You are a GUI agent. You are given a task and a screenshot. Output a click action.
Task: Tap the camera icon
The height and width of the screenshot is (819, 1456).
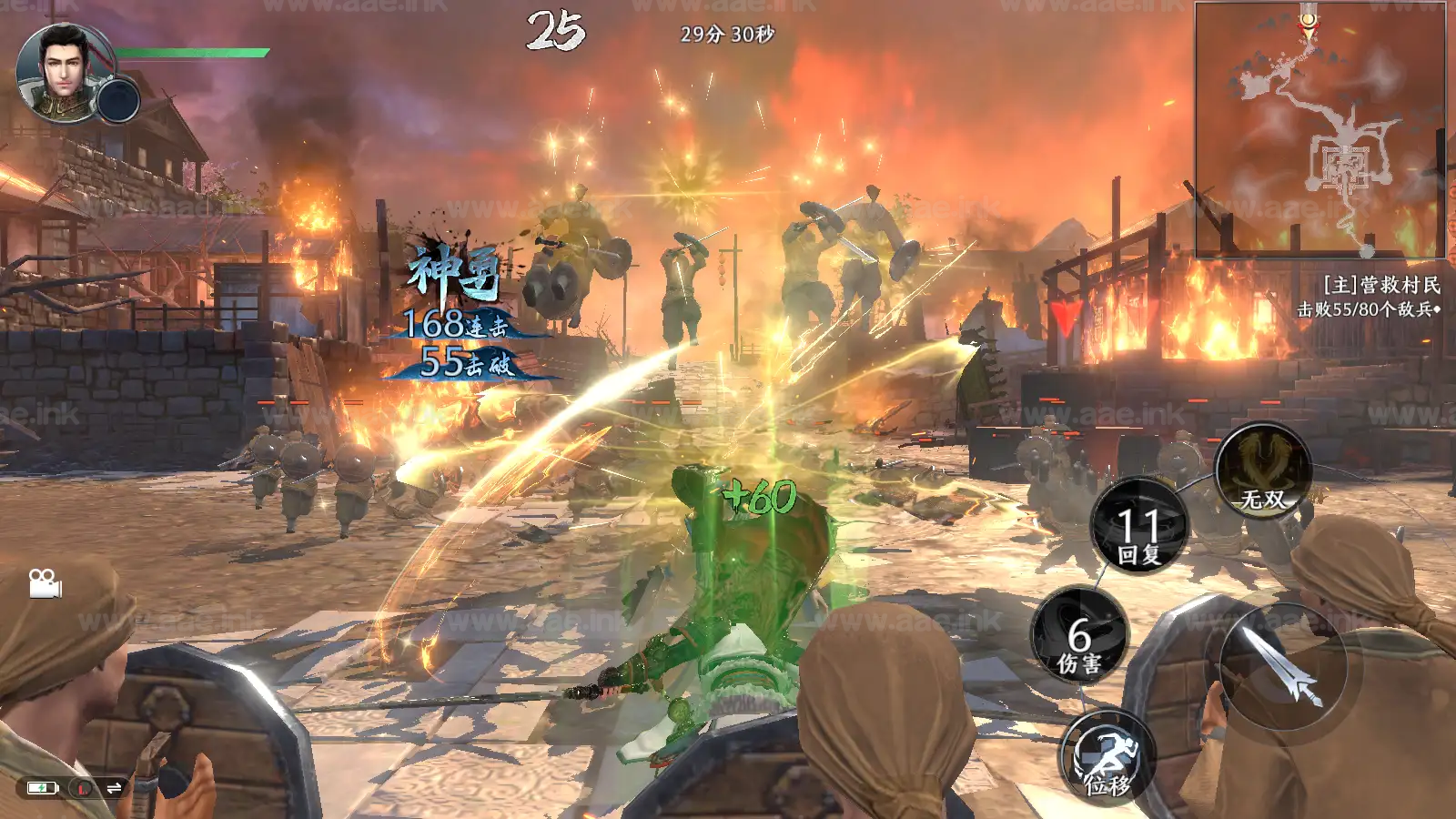pyautogui.click(x=45, y=583)
